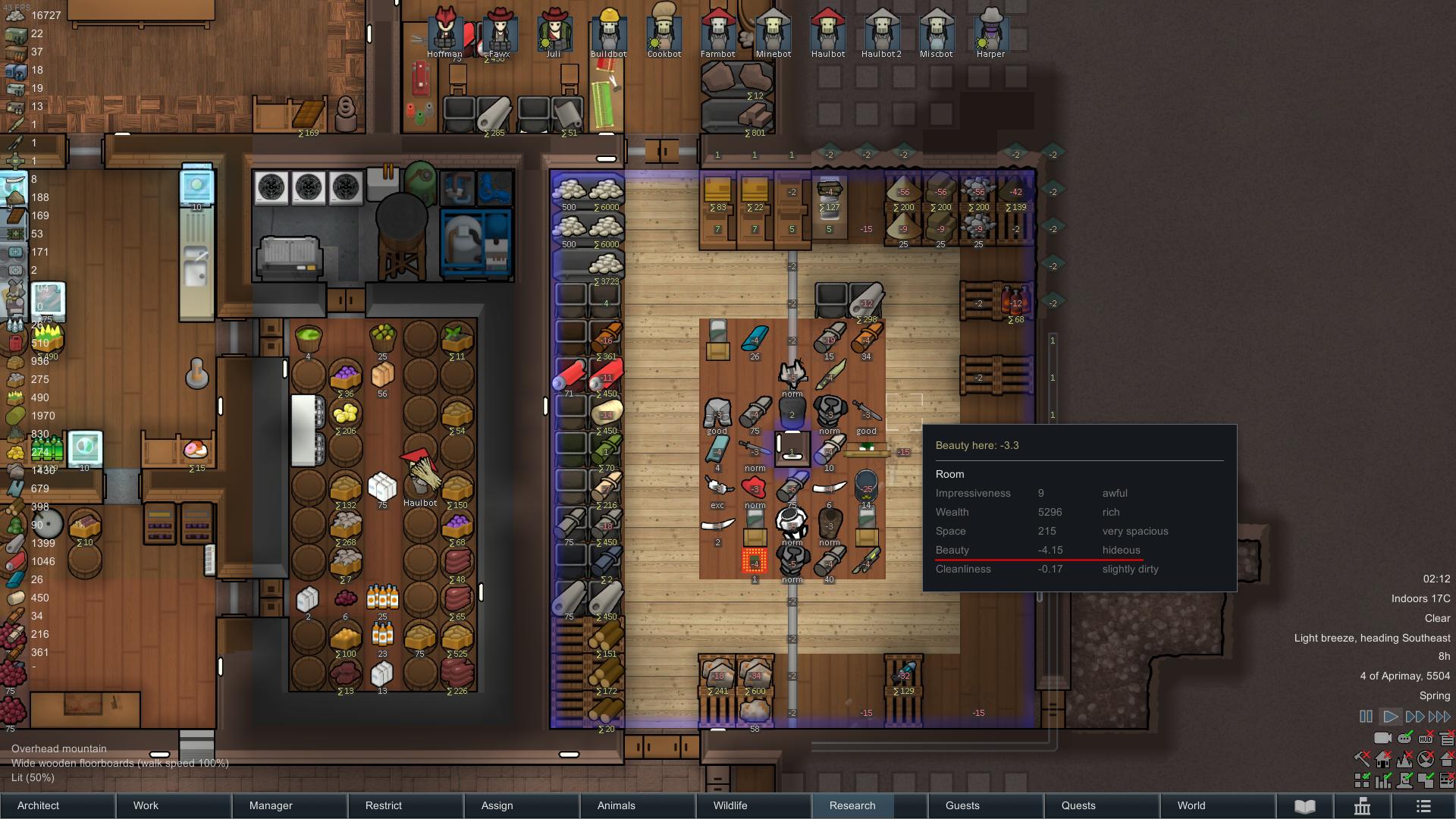Image resolution: width=1456 pixels, height=819 pixels.
Task: Click the camera icon above the view toggles
Action: [1383, 738]
